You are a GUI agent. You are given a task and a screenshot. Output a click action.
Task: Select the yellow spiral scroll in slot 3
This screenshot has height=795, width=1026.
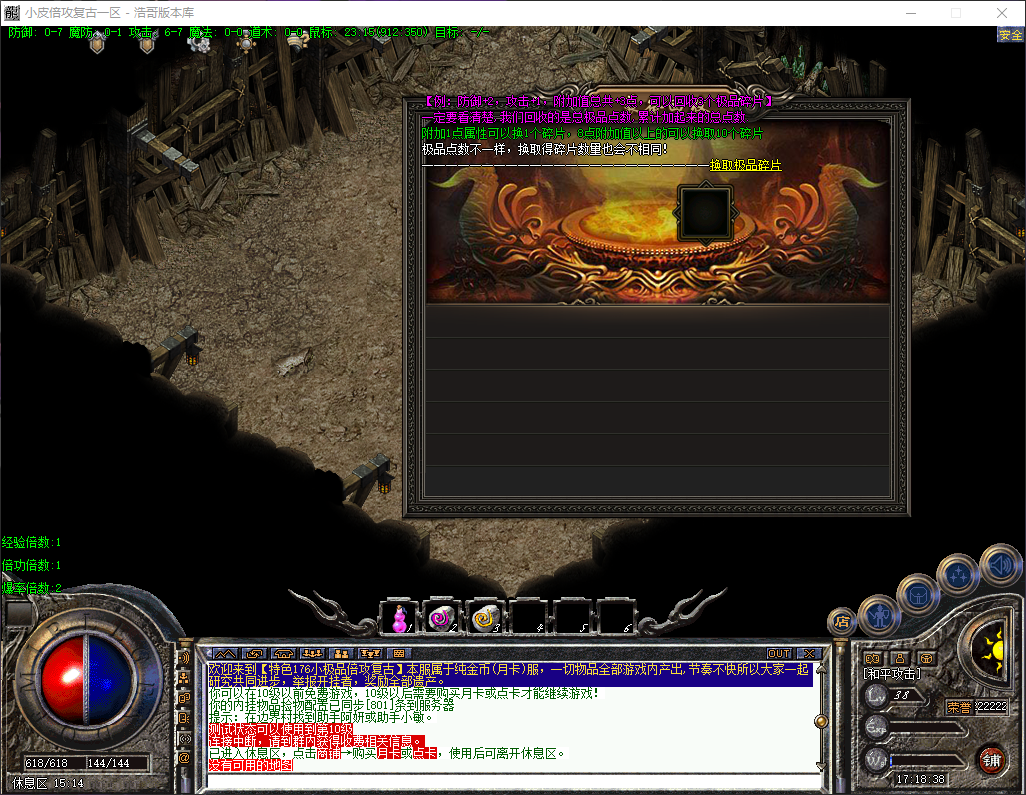click(x=485, y=617)
